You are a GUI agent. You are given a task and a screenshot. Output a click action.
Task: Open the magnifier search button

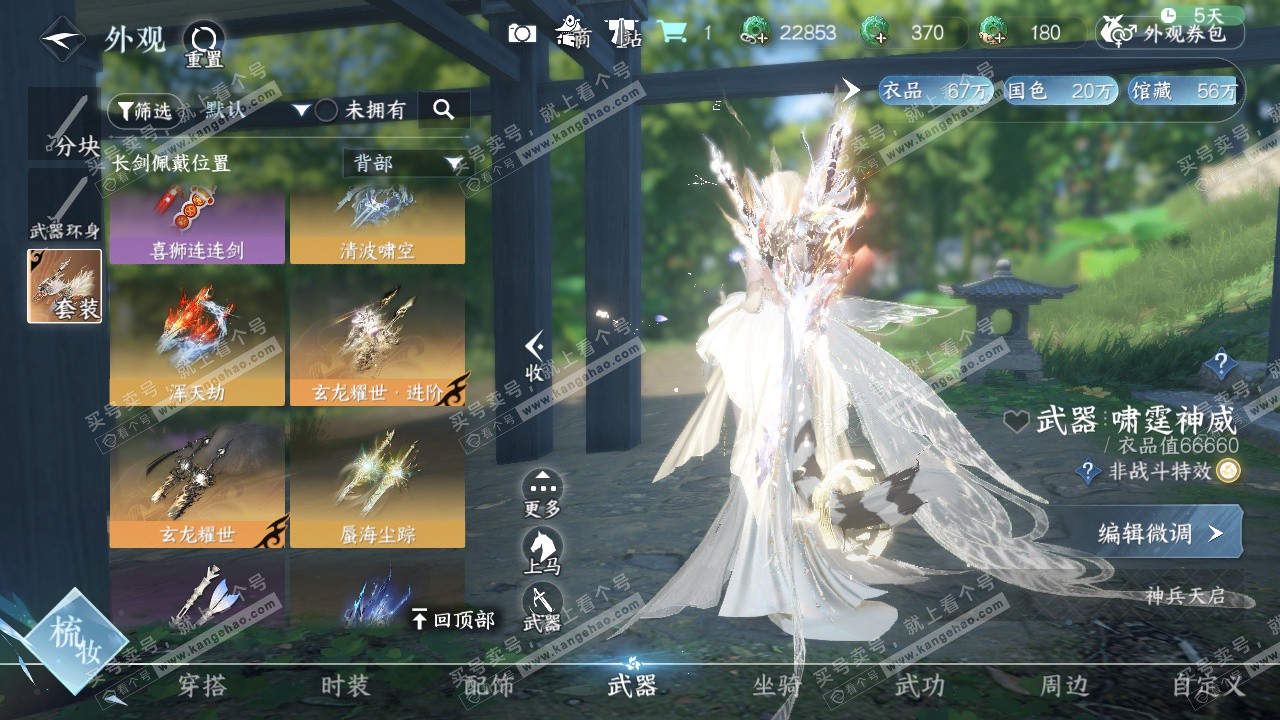pos(444,110)
